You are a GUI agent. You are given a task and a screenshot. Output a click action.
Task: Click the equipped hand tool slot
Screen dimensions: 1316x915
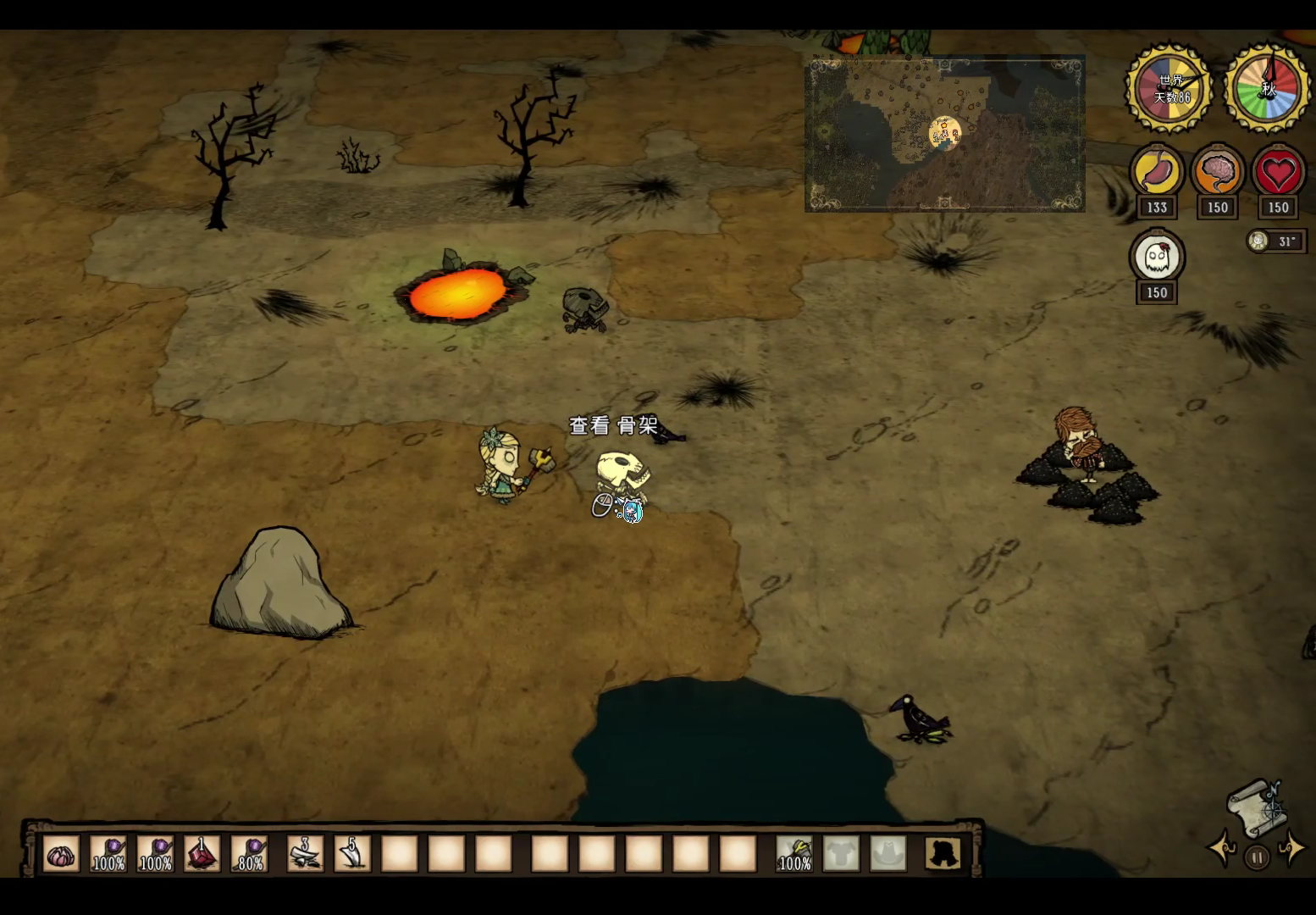coord(794,854)
